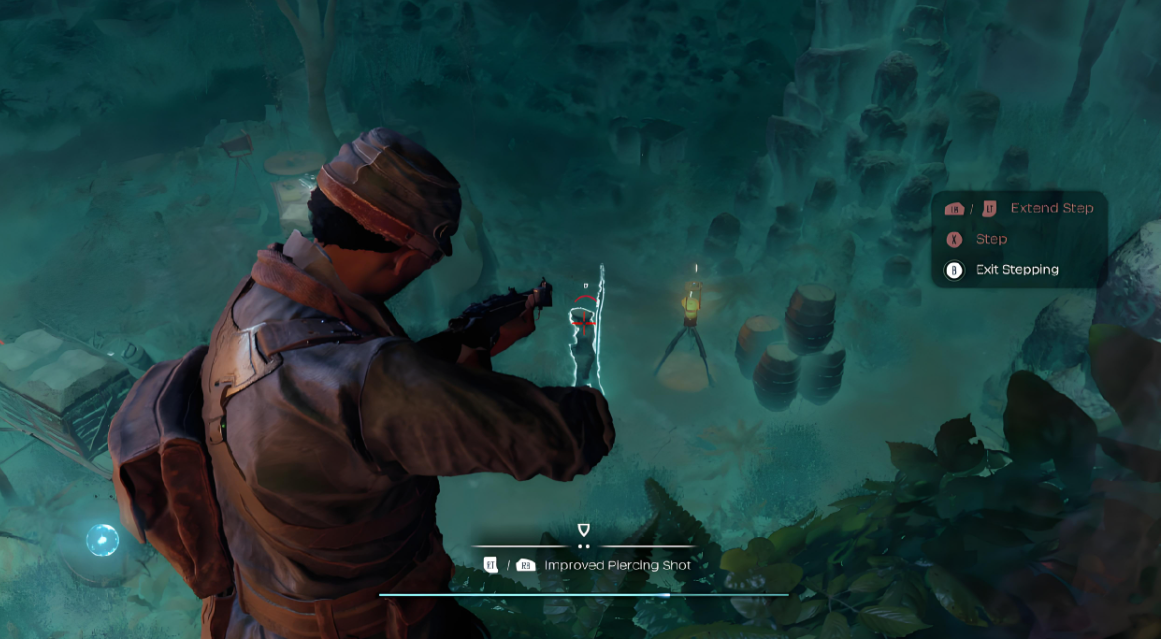1161x639 pixels.
Task: Select the Improved Piercing Shot ability label
Action: pyautogui.click(x=617, y=565)
